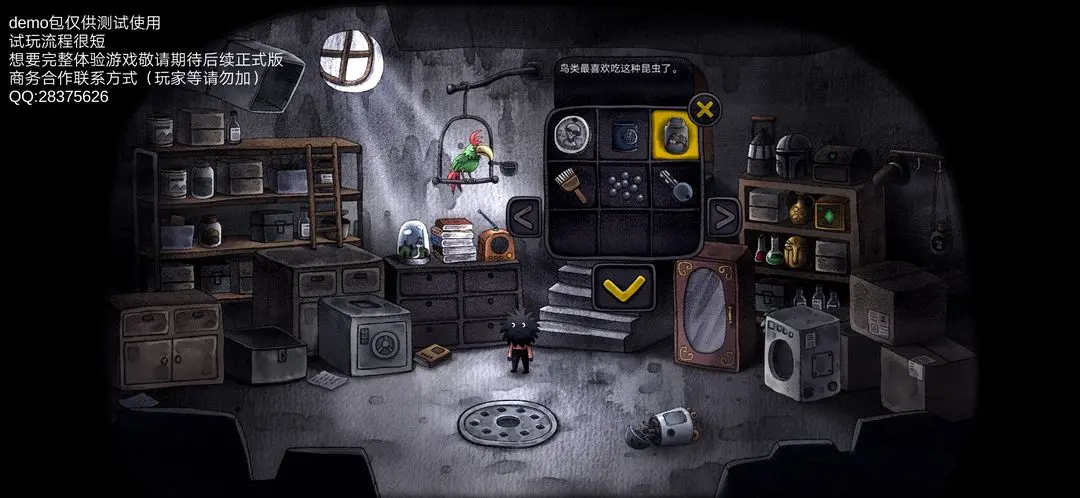Choose the key item slot
This screenshot has height=498, width=1080.
click(674, 184)
